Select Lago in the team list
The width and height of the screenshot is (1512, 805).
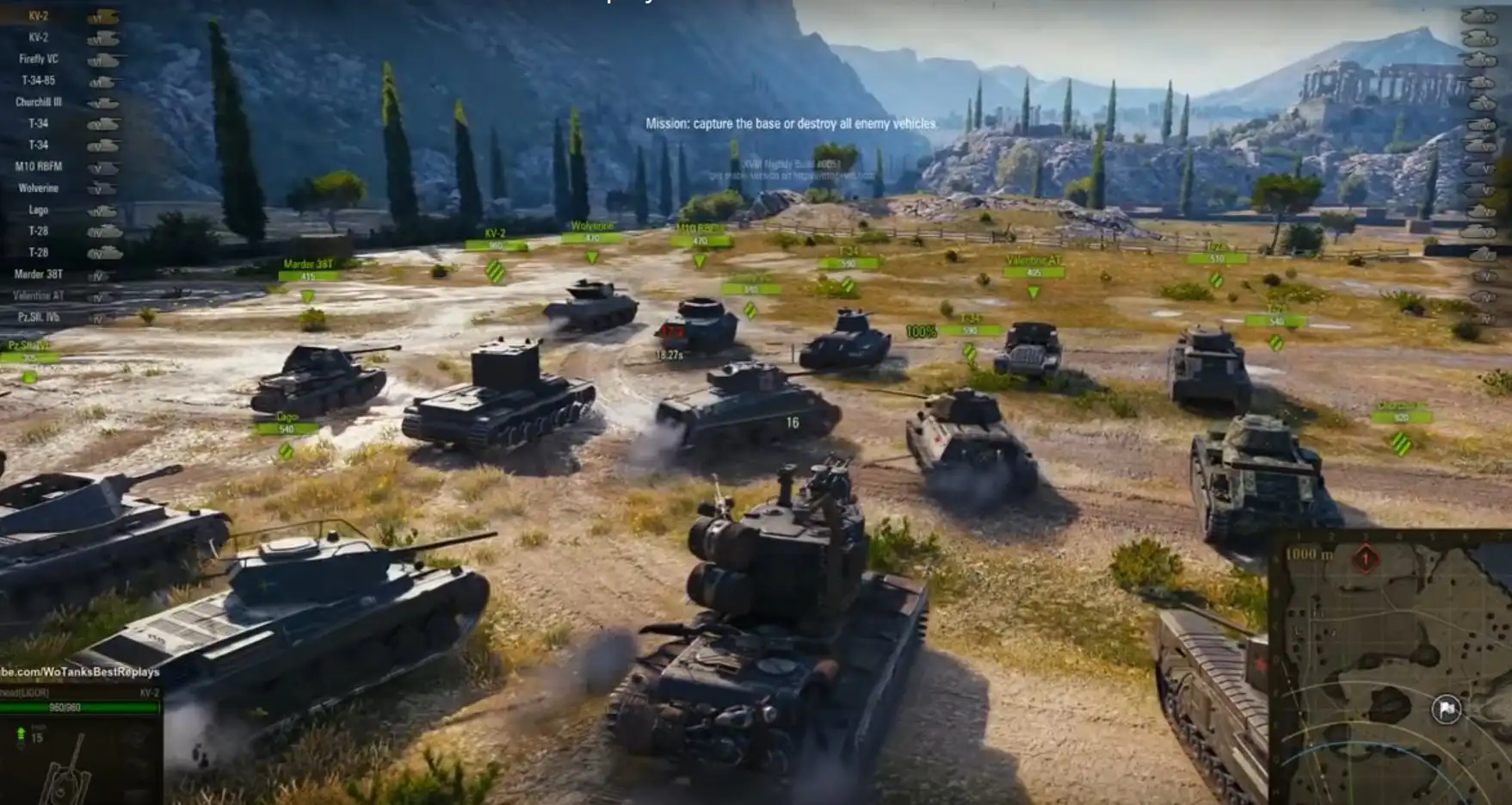(39, 210)
